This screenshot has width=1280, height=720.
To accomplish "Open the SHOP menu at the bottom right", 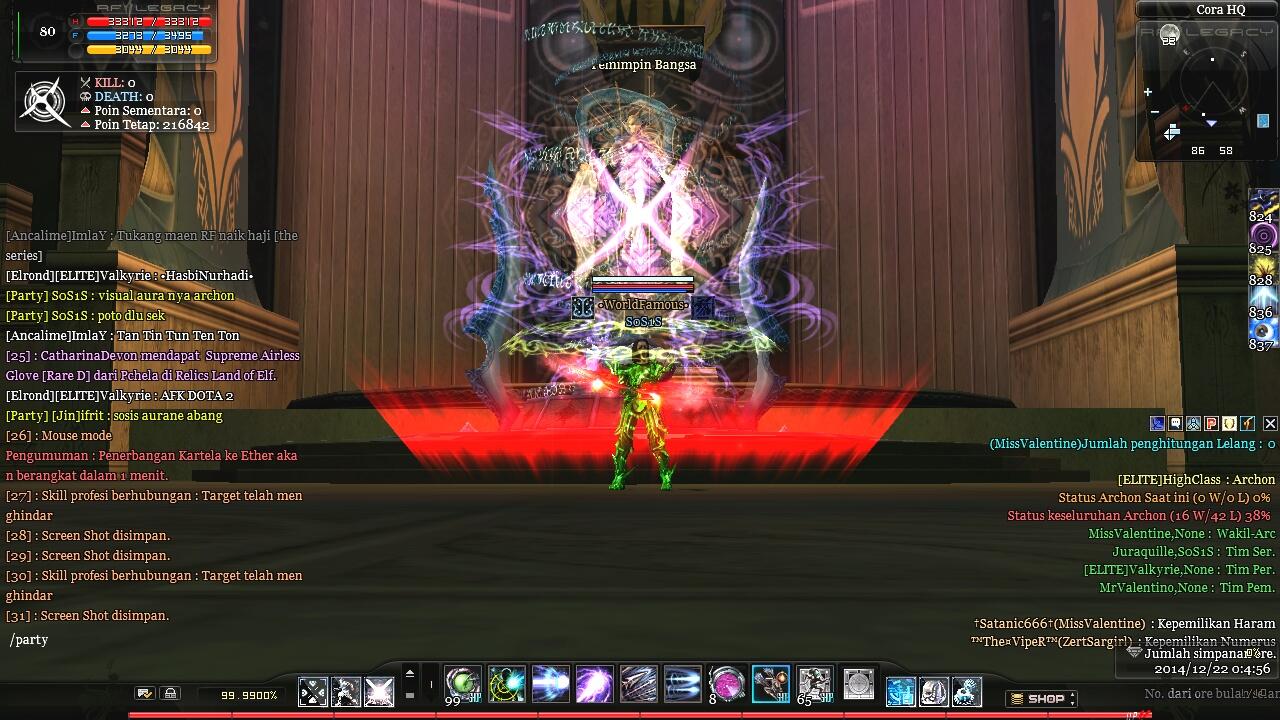I will pos(1040,699).
